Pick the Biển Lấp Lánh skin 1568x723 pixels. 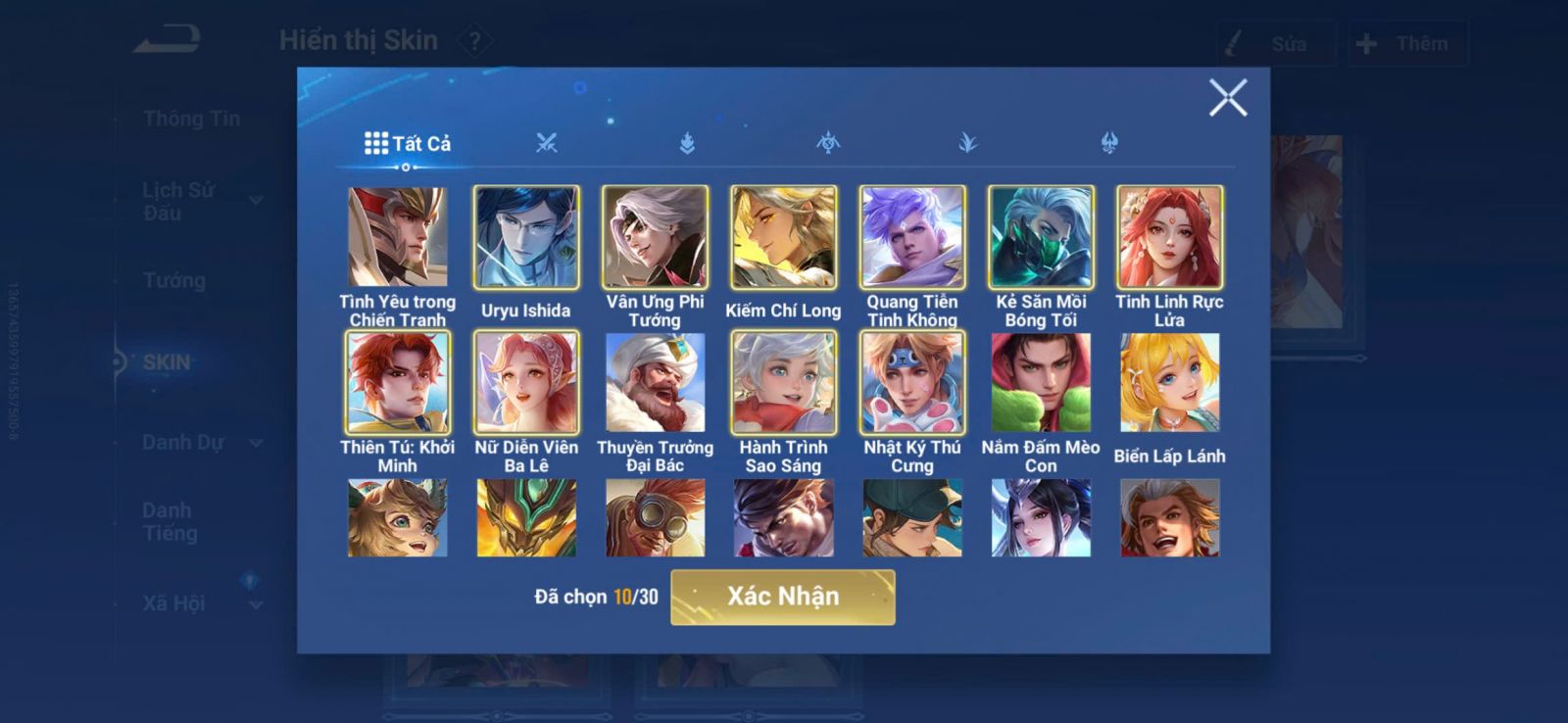point(1169,382)
